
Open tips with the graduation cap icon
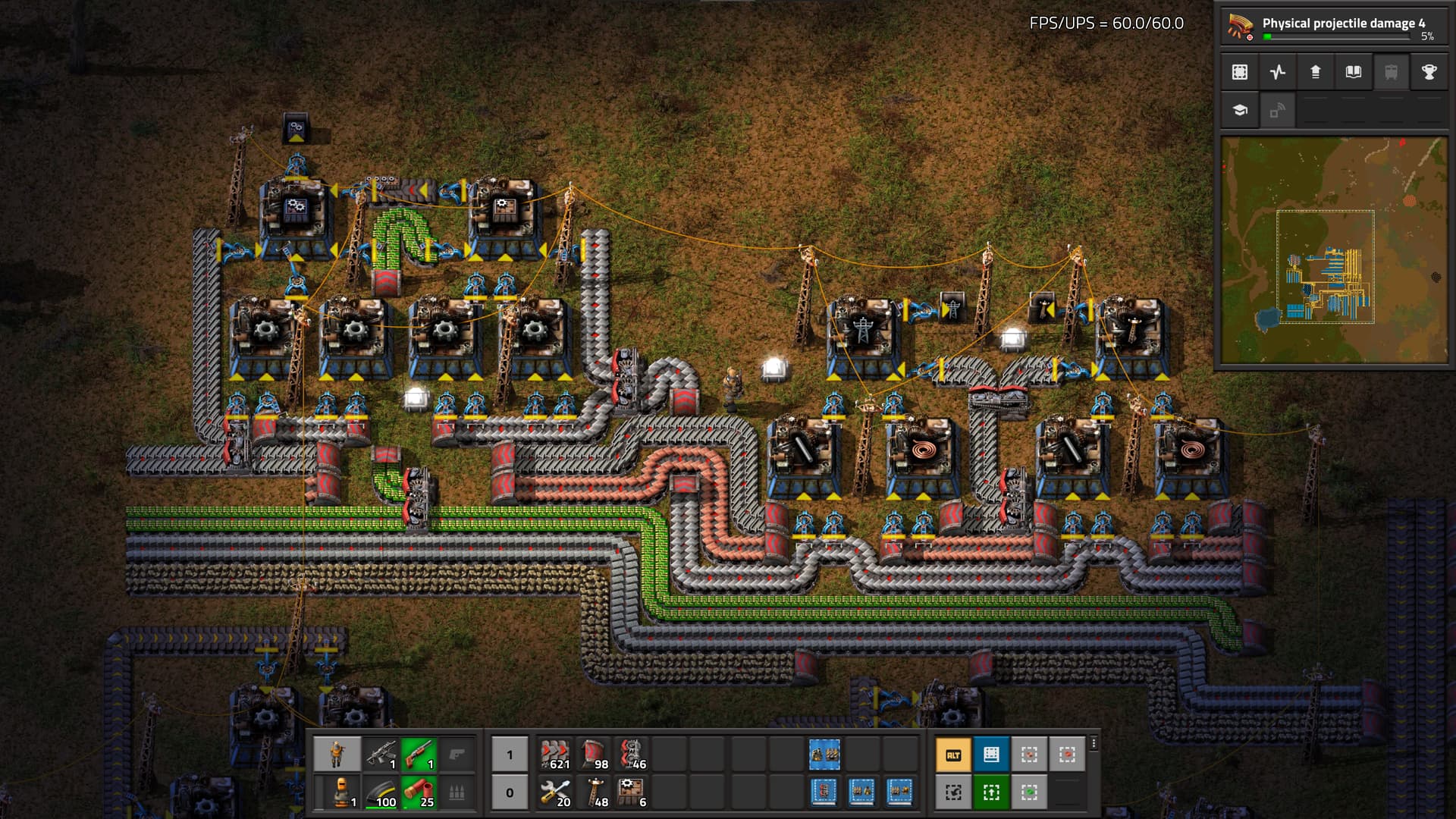tap(1240, 110)
